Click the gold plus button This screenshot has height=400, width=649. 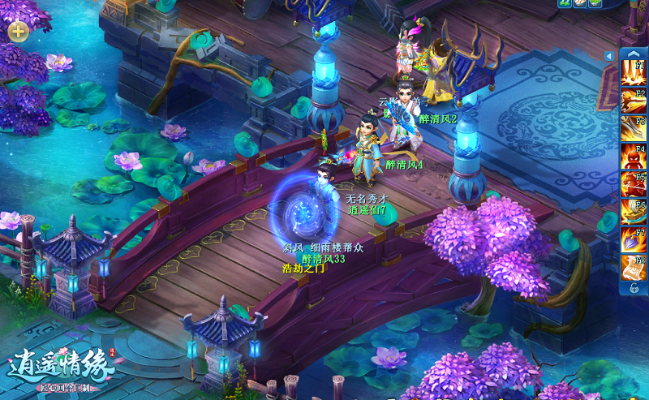coord(18,30)
